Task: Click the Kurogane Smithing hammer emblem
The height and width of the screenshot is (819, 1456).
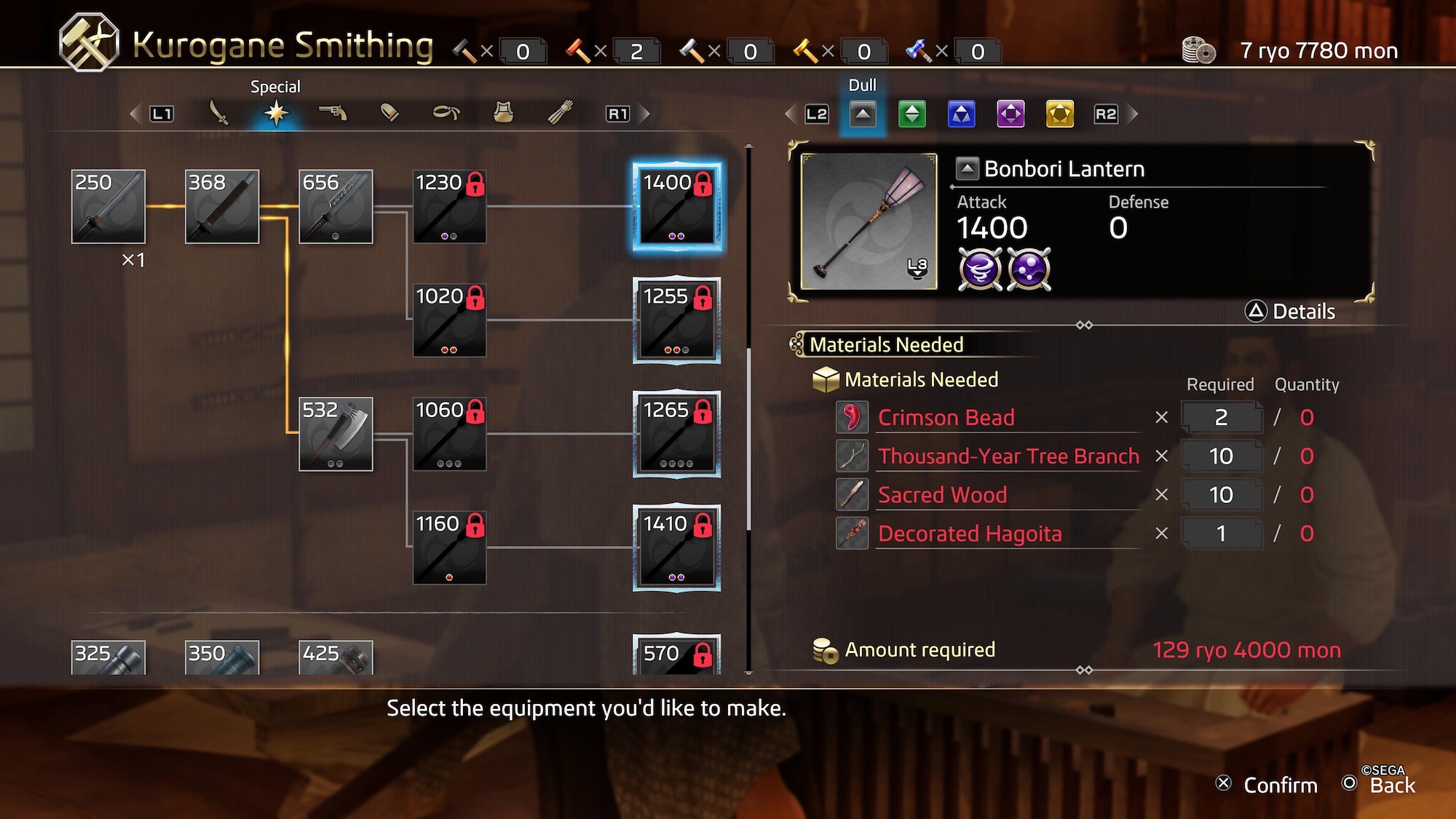Action: pyautogui.click(x=87, y=38)
